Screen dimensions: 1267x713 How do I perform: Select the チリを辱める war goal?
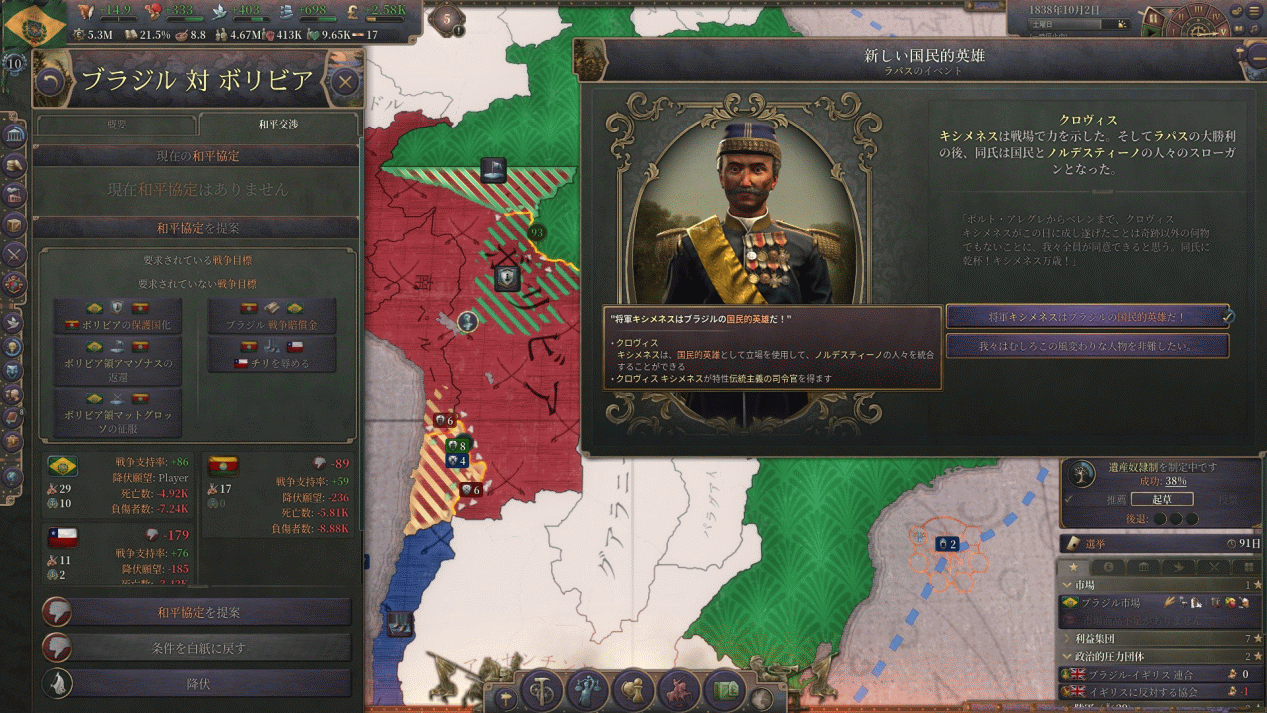(272, 356)
